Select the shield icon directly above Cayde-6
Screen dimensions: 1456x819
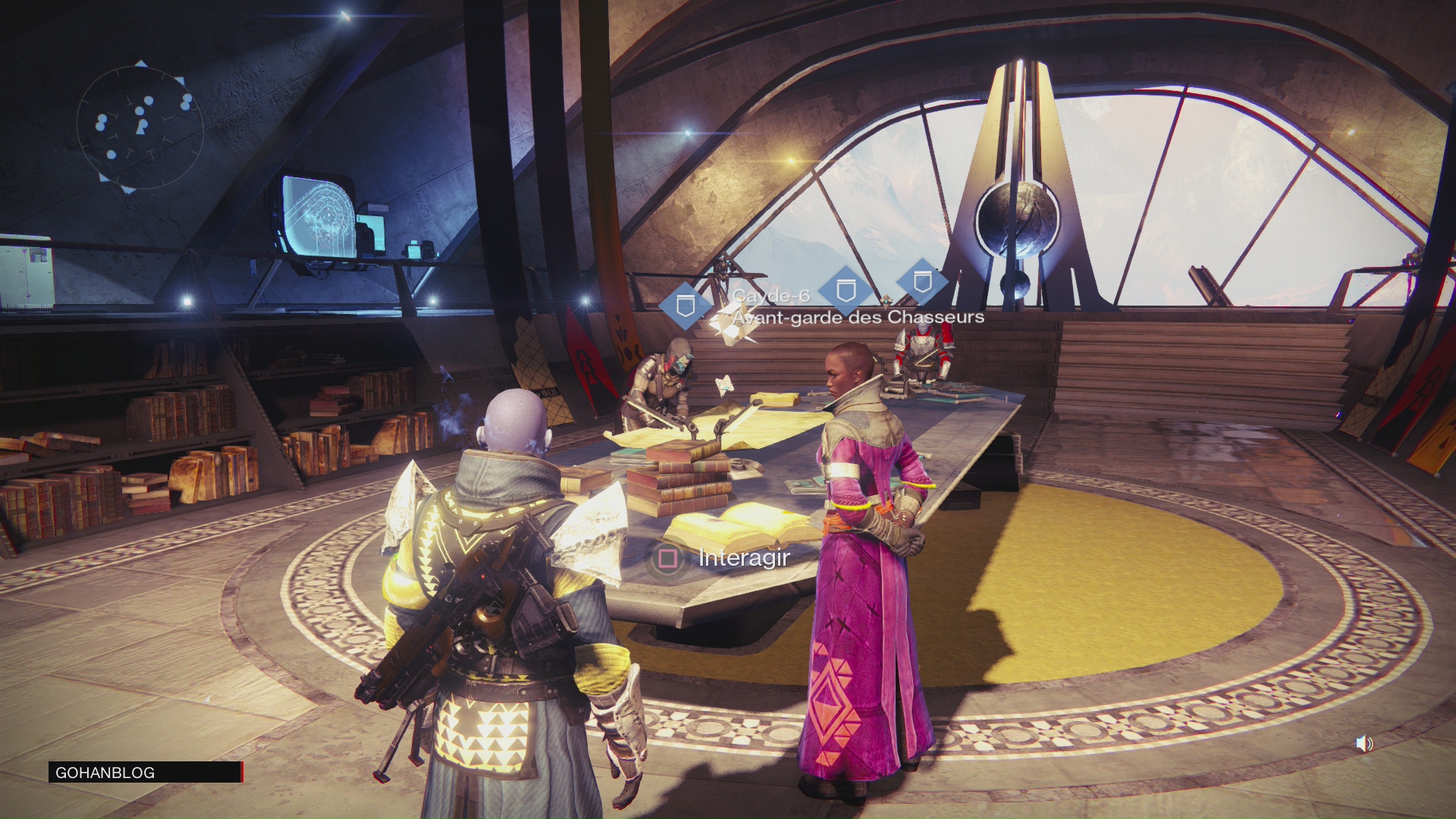pos(847,292)
